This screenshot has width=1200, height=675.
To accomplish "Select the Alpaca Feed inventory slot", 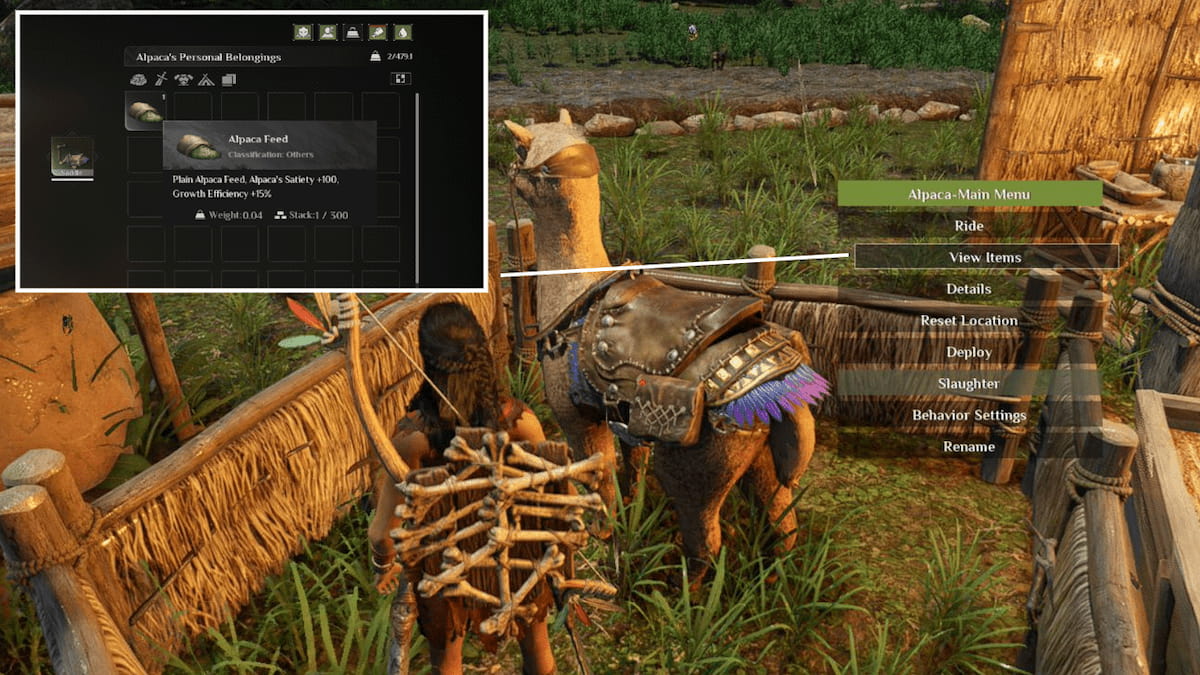I will tap(145, 111).
